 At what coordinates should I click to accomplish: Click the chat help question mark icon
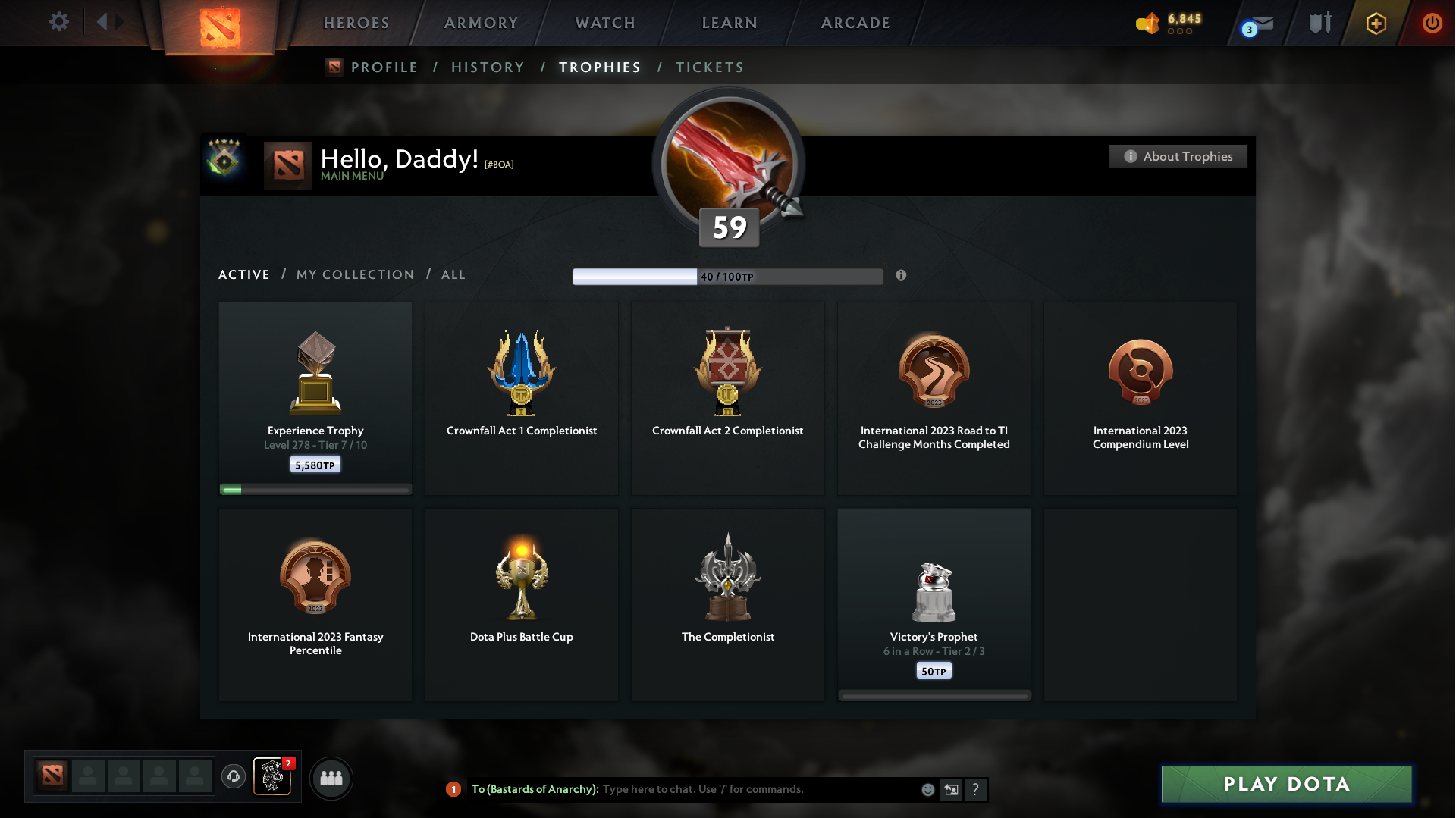click(976, 789)
